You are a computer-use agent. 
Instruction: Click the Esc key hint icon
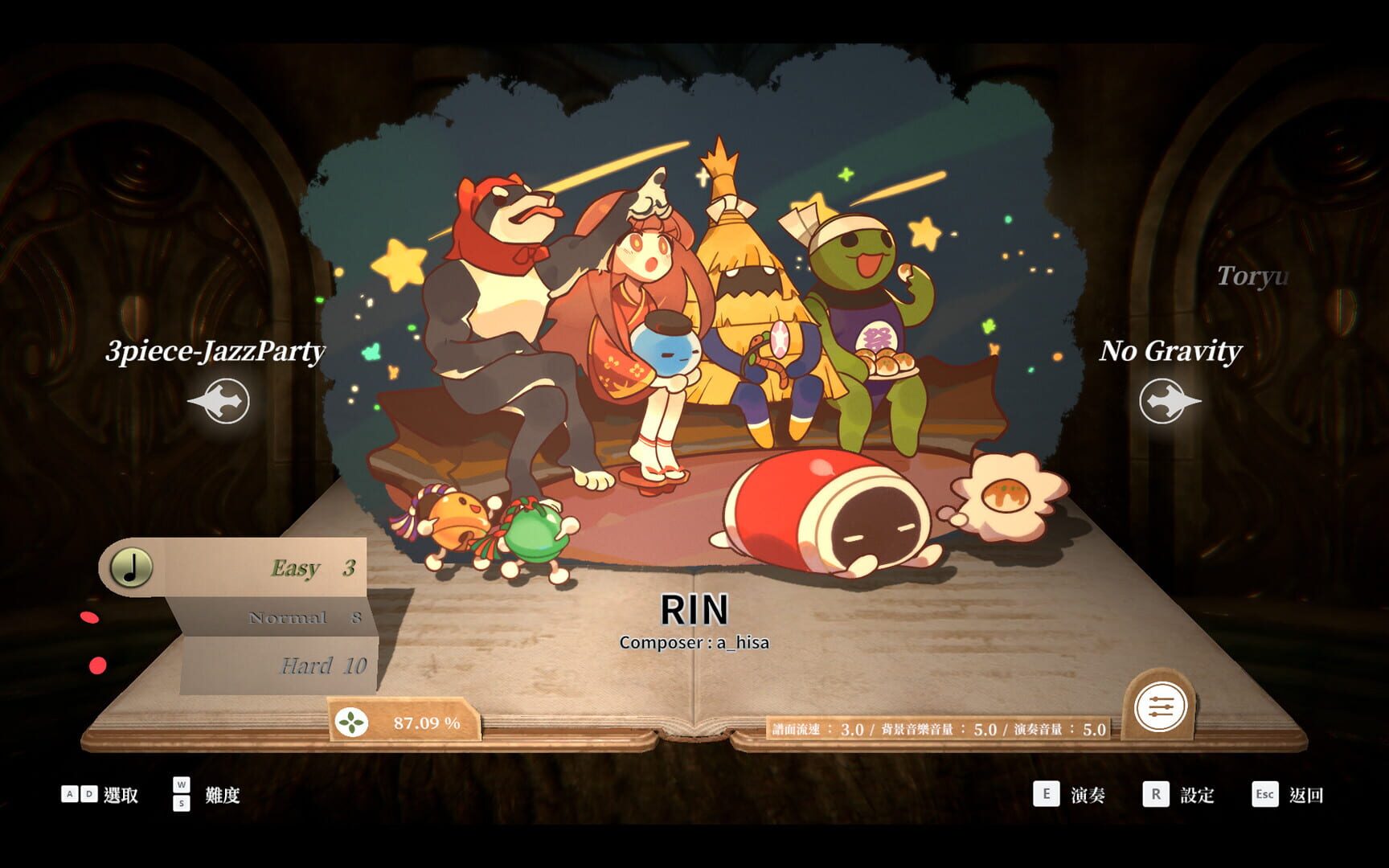[x=1264, y=795]
